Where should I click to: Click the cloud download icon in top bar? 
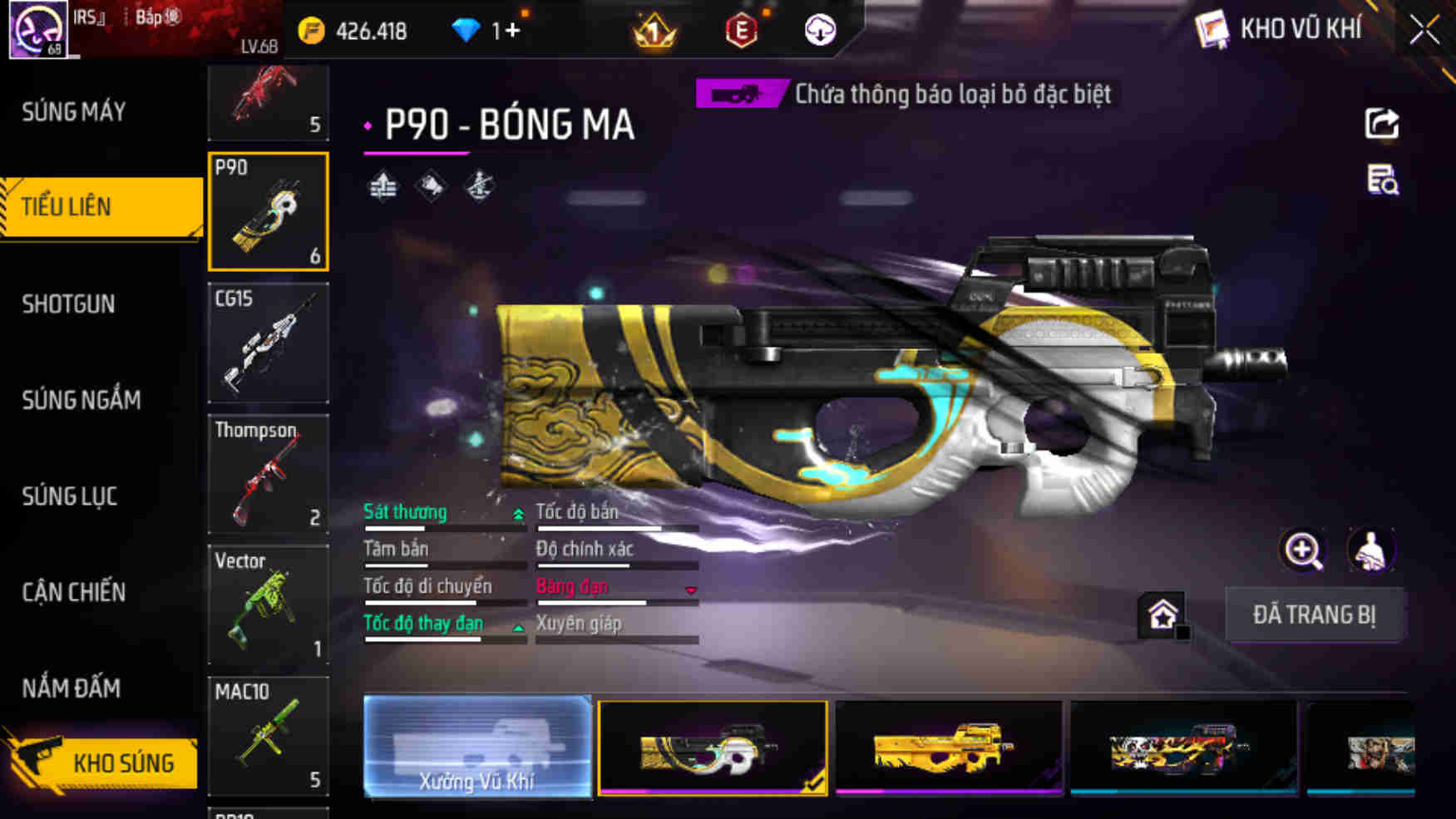819,31
